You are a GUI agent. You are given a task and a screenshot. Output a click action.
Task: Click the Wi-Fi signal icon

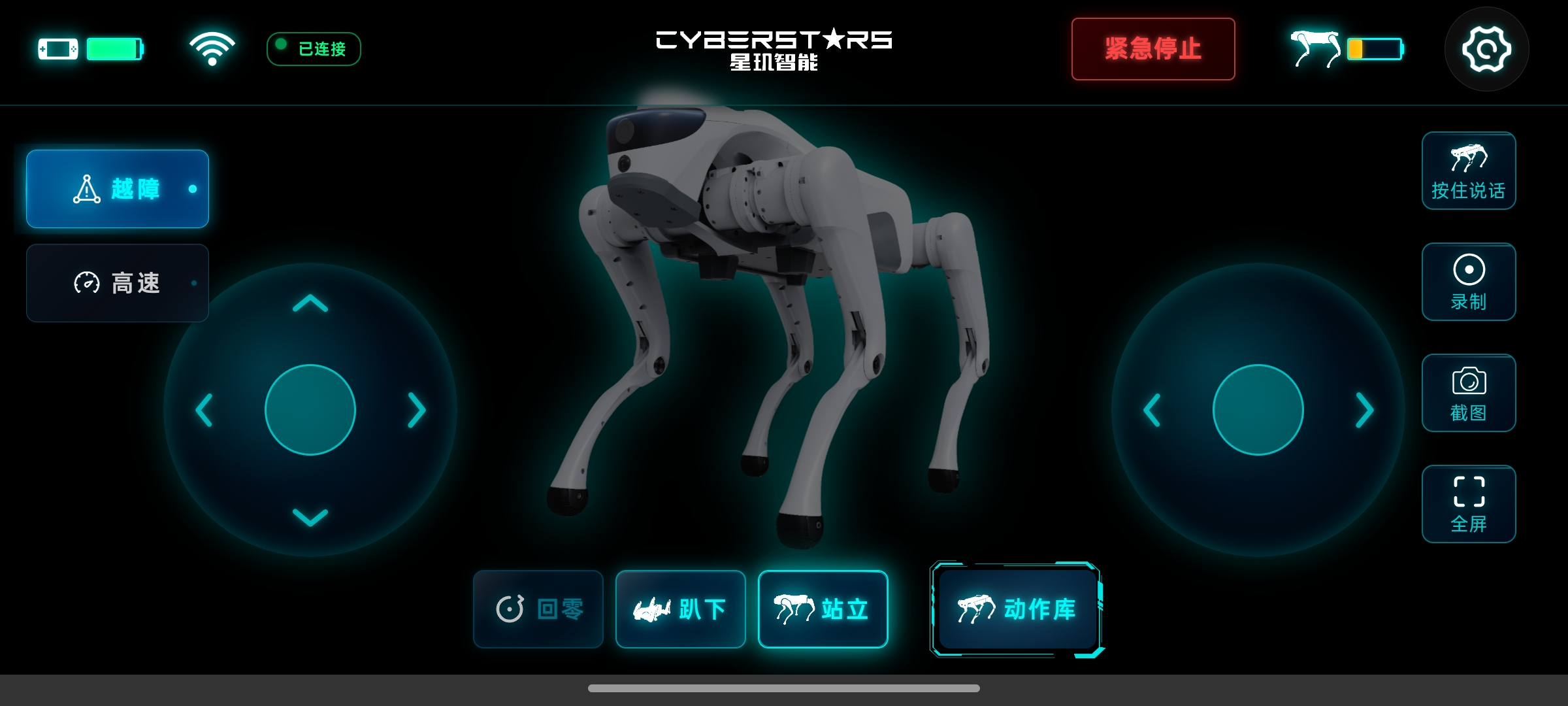(x=212, y=48)
